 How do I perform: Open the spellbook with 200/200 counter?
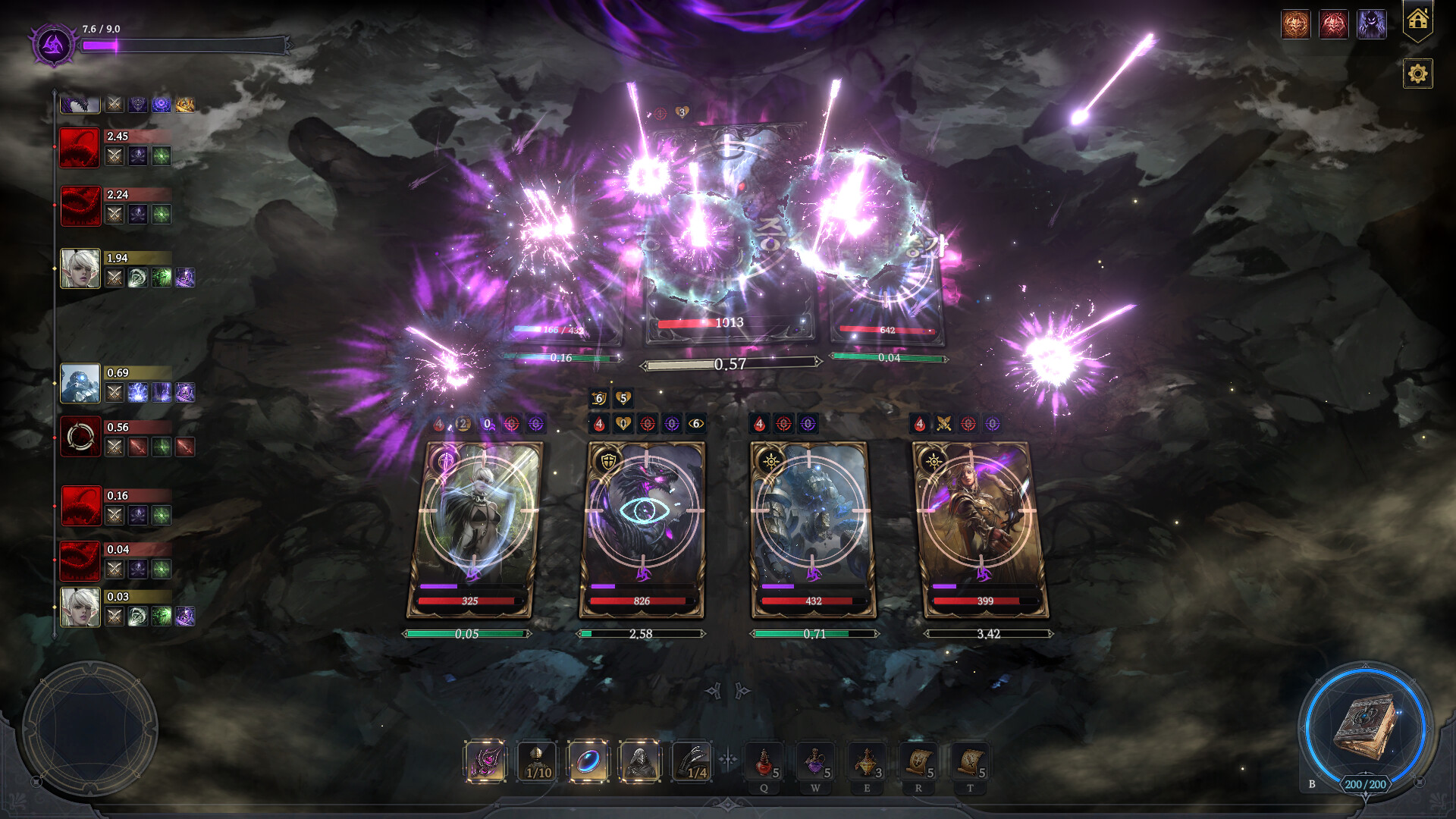tap(1365, 729)
